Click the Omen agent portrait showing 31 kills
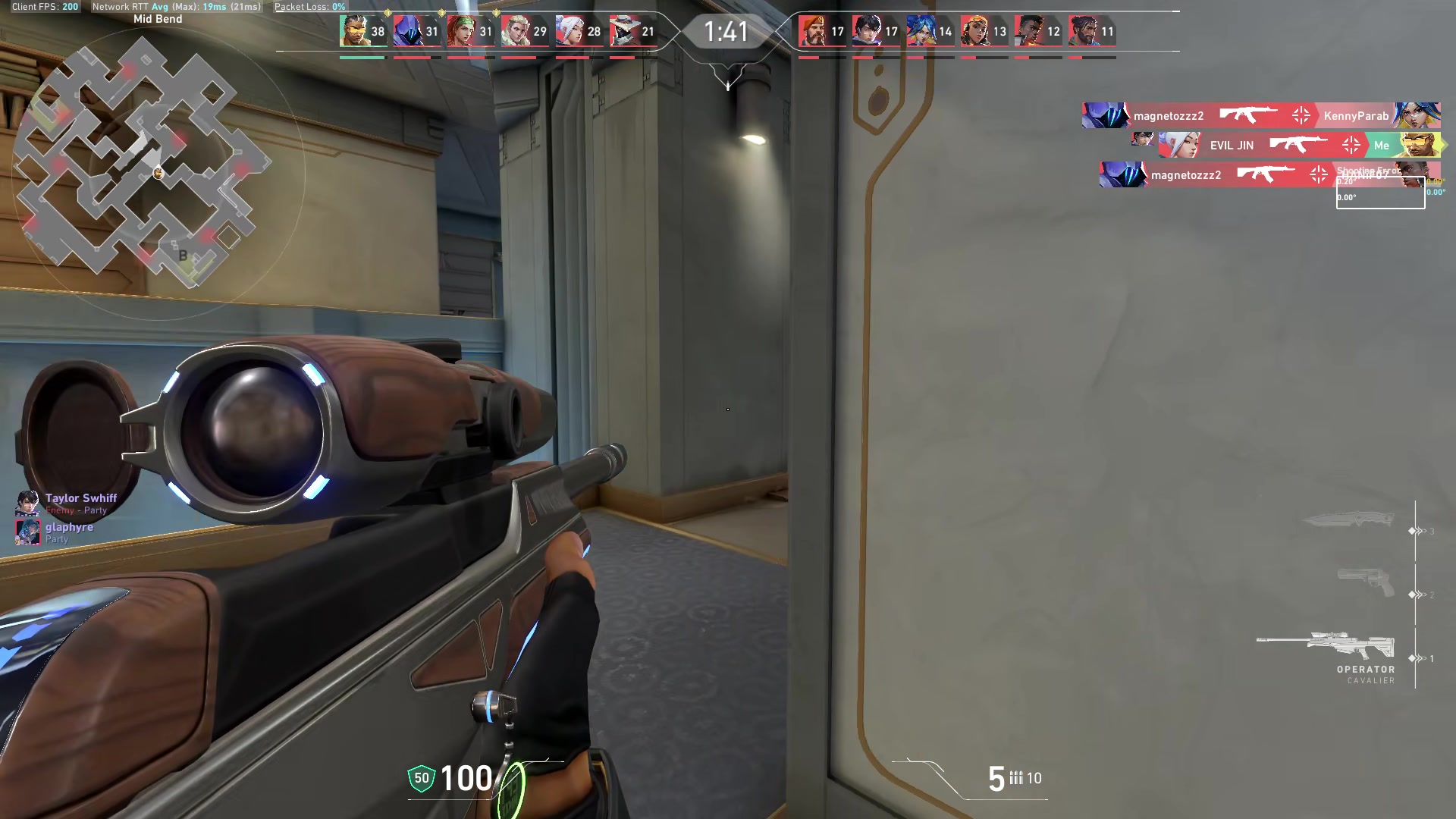The width and height of the screenshot is (1456, 819). (409, 32)
